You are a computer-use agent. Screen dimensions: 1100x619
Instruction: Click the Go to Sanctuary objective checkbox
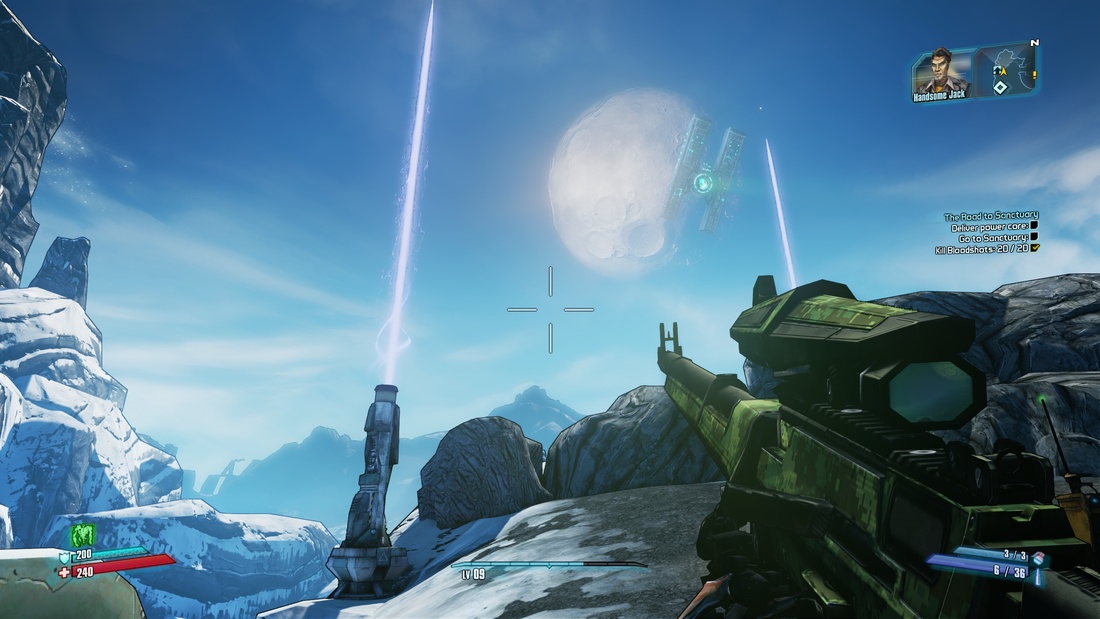click(x=1034, y=238)
